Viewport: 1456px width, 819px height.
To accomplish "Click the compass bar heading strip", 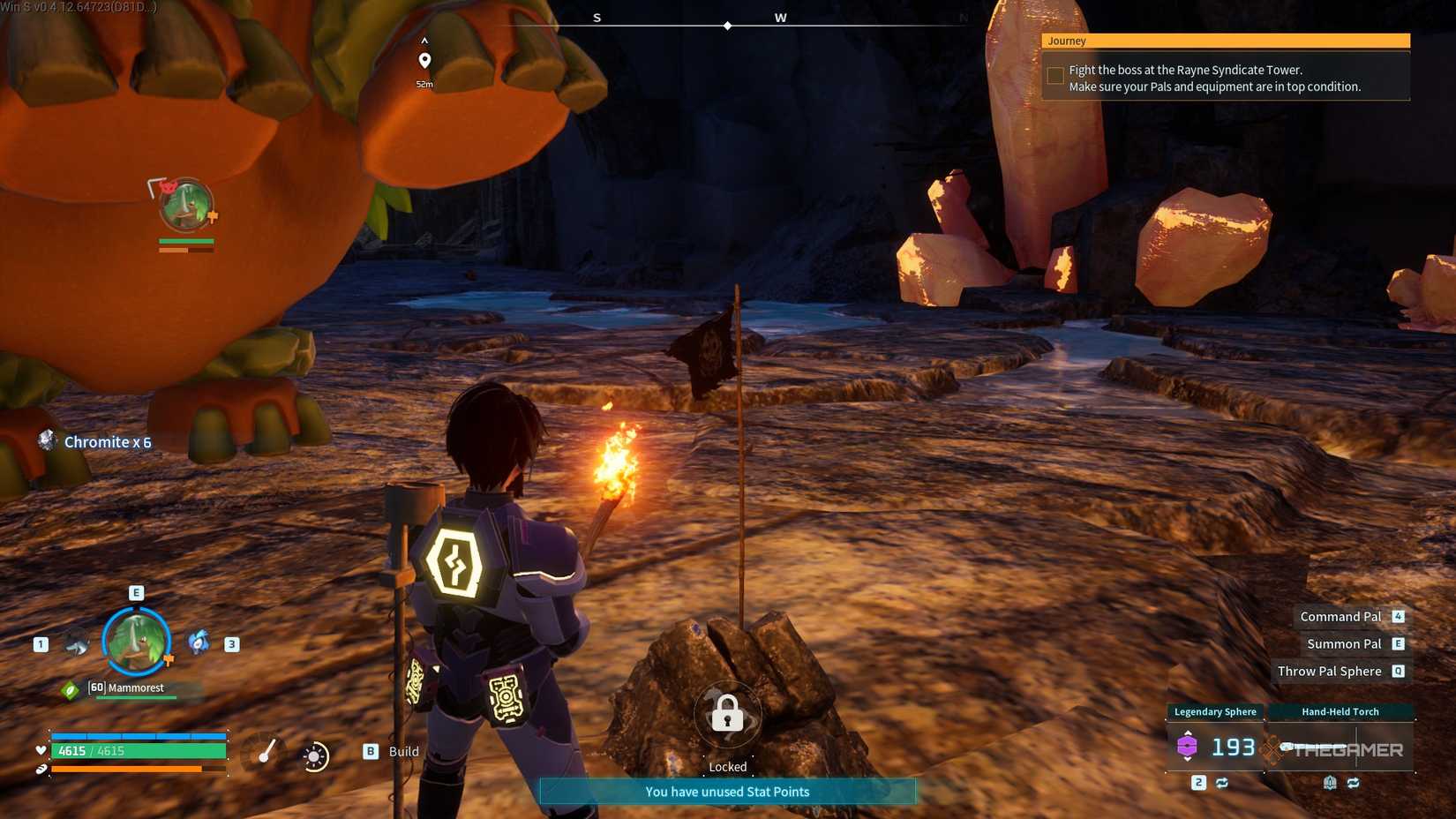I will click(727, 26).
